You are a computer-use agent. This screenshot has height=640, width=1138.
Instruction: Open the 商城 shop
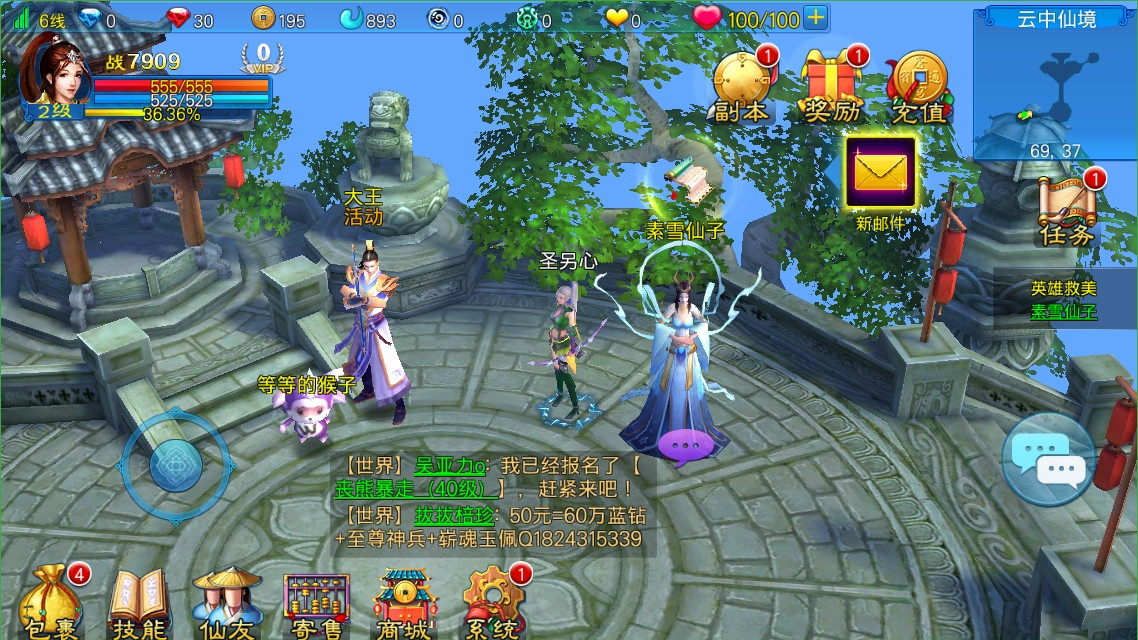pyautogui.click(x=404, y=603)
